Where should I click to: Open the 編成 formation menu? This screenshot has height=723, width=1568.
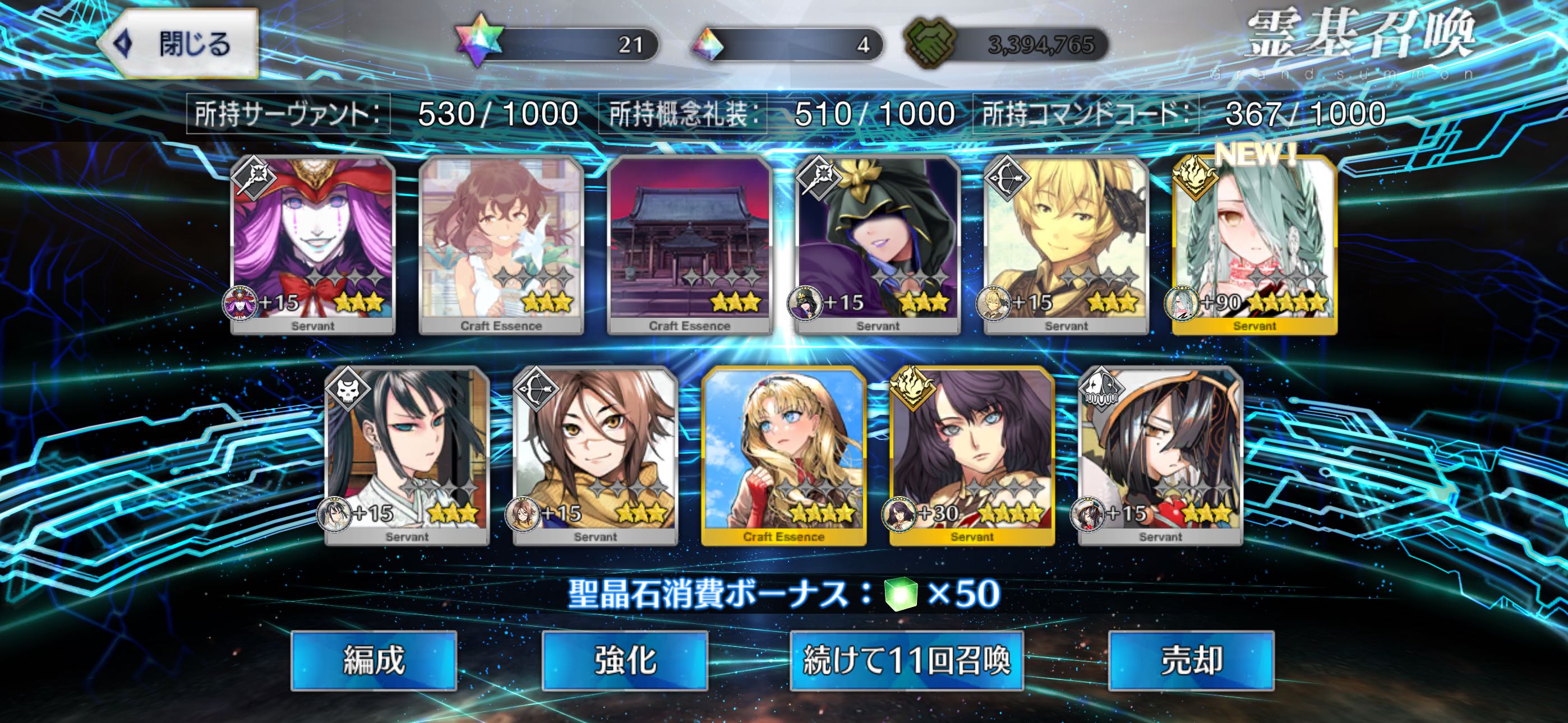click(x=373, y=660)
